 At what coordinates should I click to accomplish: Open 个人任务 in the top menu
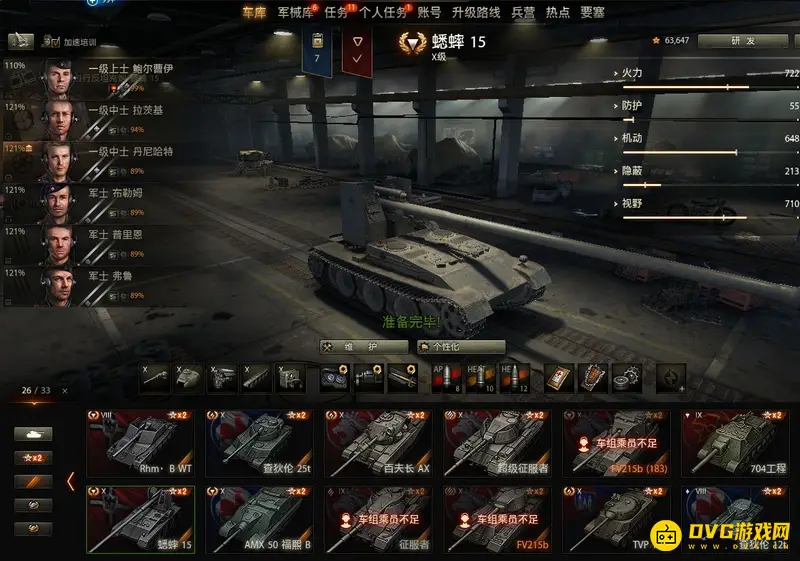click(x=383, y=12)
